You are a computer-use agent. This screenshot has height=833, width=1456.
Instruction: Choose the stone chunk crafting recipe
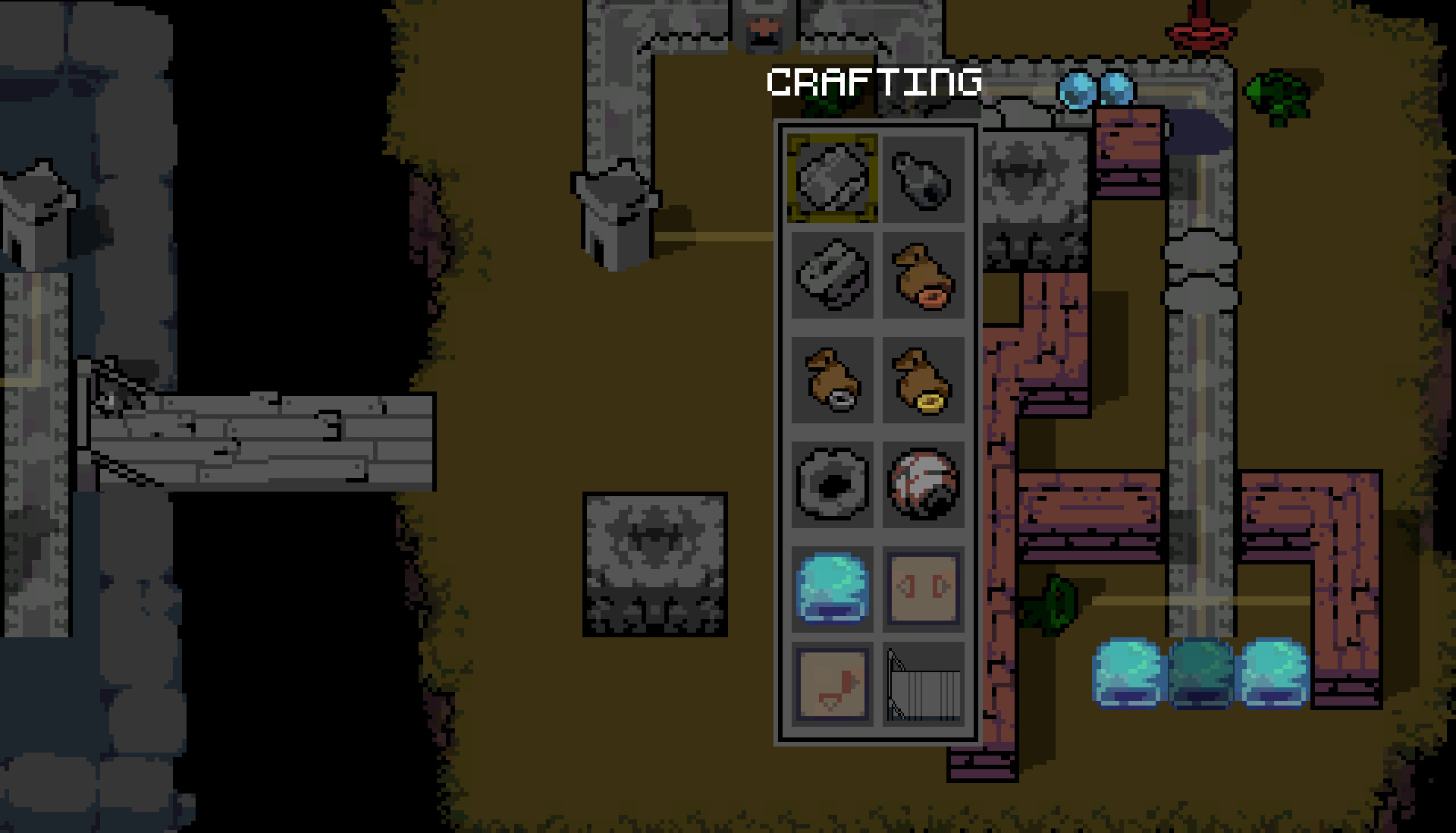[830, 277]
